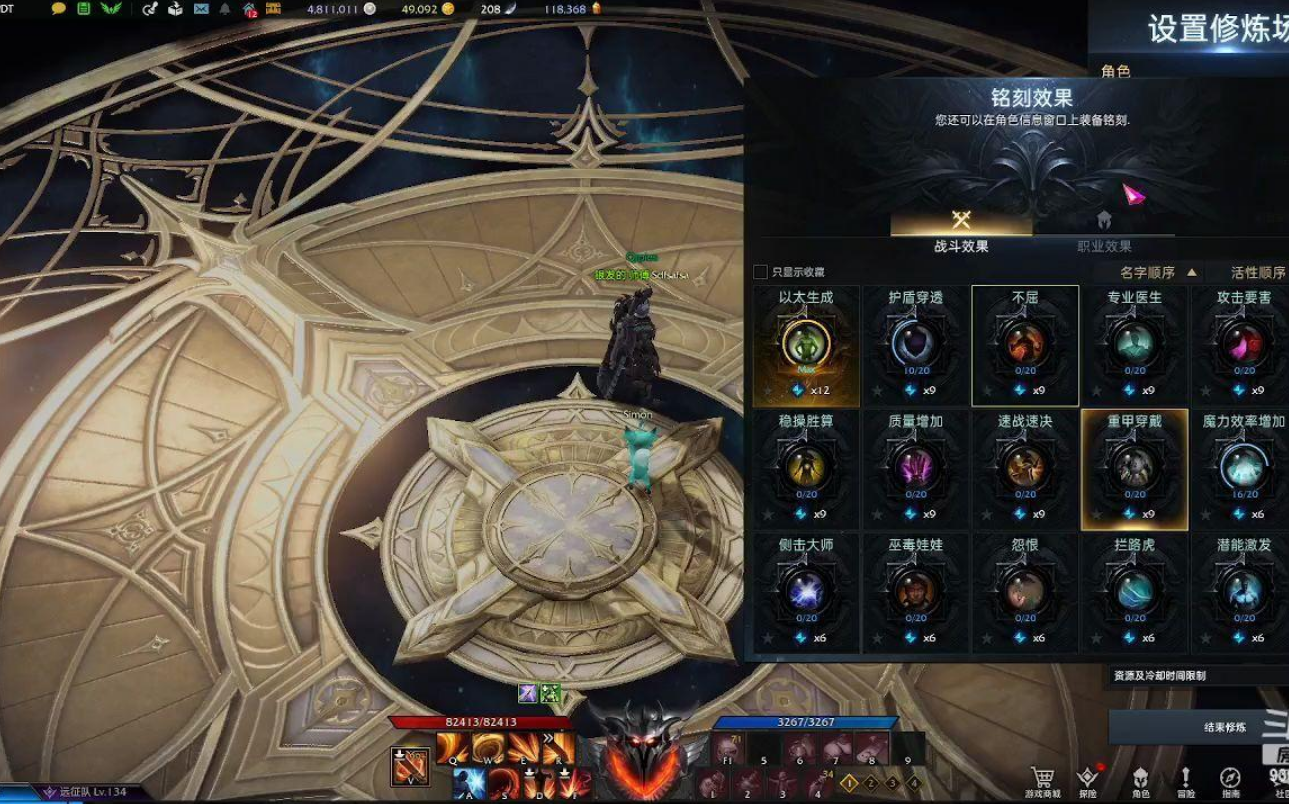Choose the 护盾穿透 engraving
This screenshot has width=1289, height=804.
(916, 345)
